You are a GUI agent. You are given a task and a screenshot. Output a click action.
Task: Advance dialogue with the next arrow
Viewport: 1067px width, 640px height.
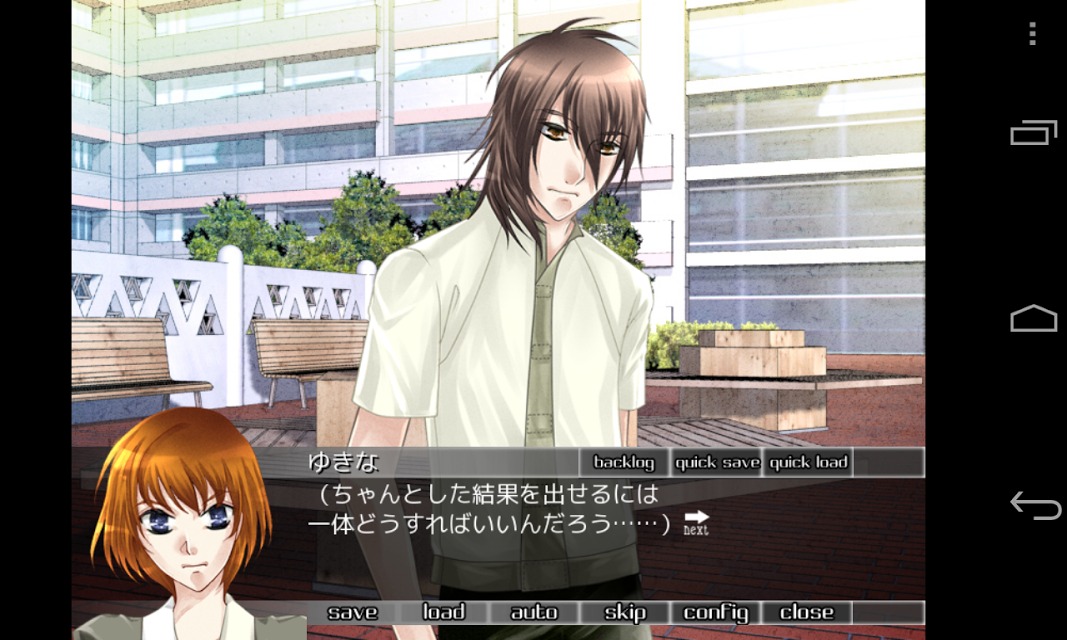[x=696, y=522]
